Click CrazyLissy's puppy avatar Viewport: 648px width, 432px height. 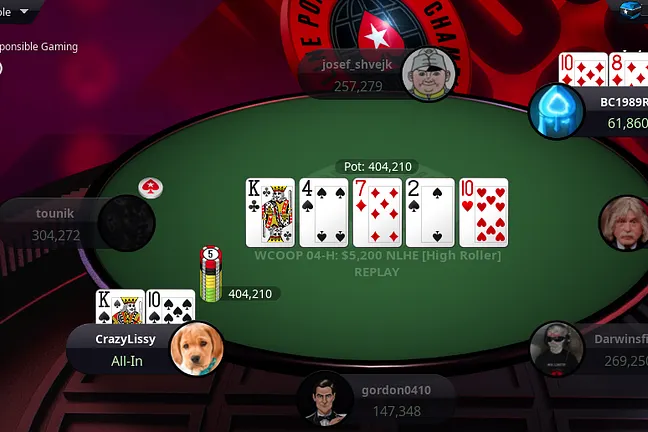[196, 348]
